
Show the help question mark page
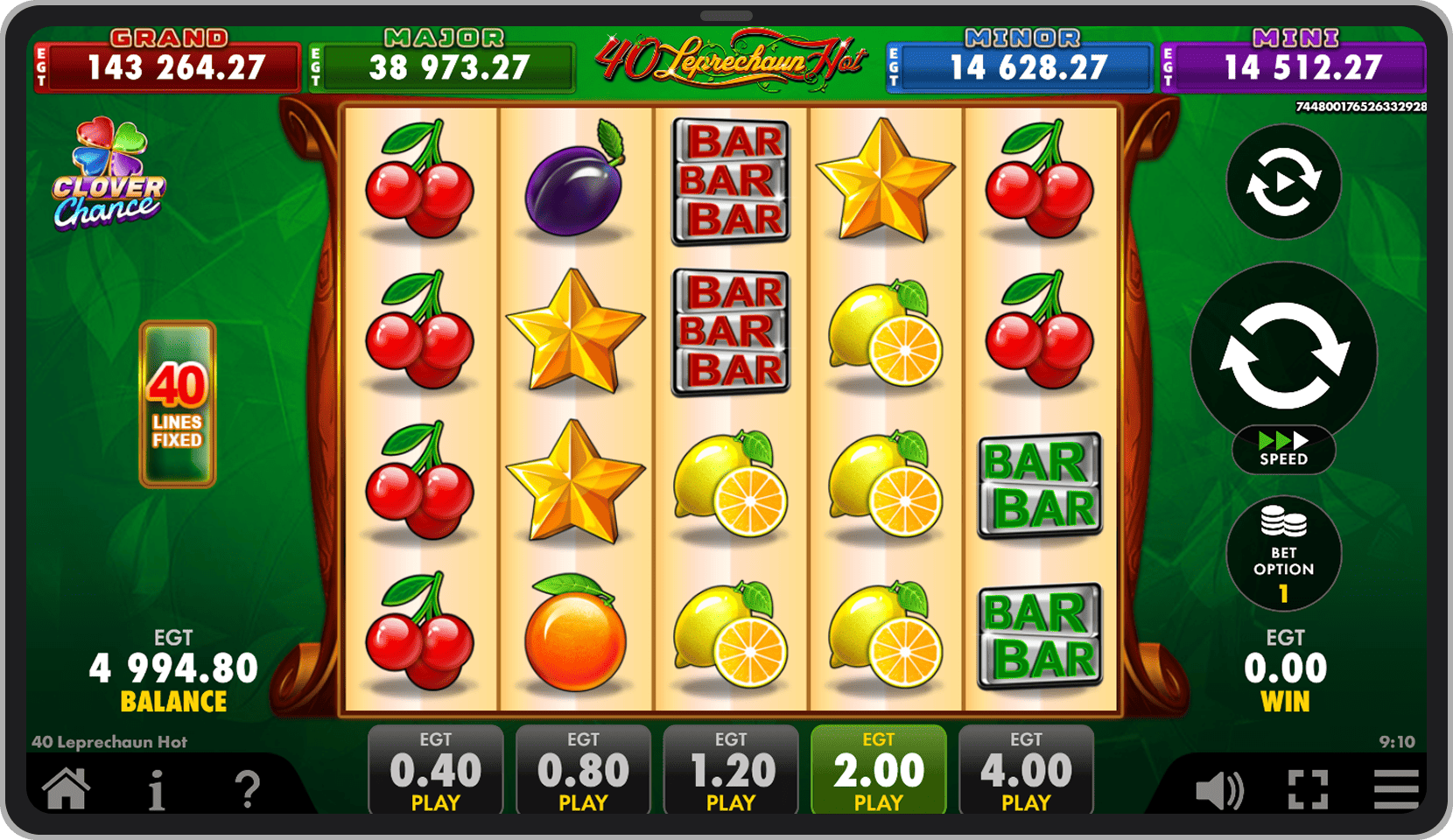(x=249, y=790)
